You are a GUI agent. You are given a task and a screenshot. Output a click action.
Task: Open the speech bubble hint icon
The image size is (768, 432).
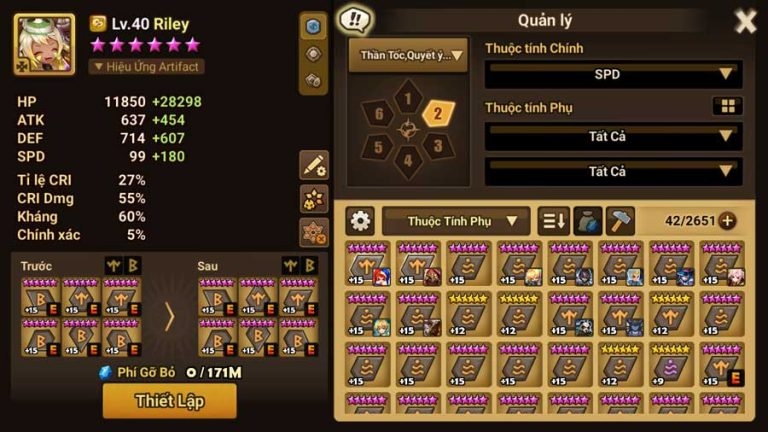pyautogui.click(x=354, y=19)
